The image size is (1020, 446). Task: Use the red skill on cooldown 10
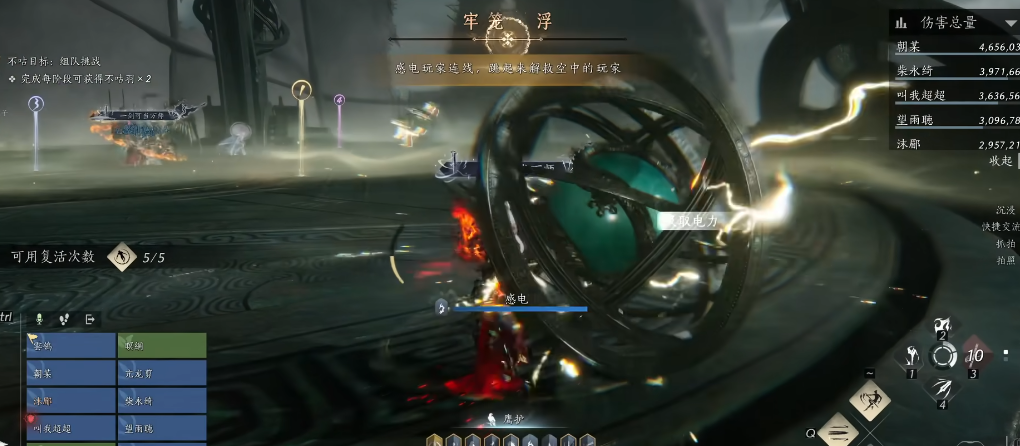(975, 356)
